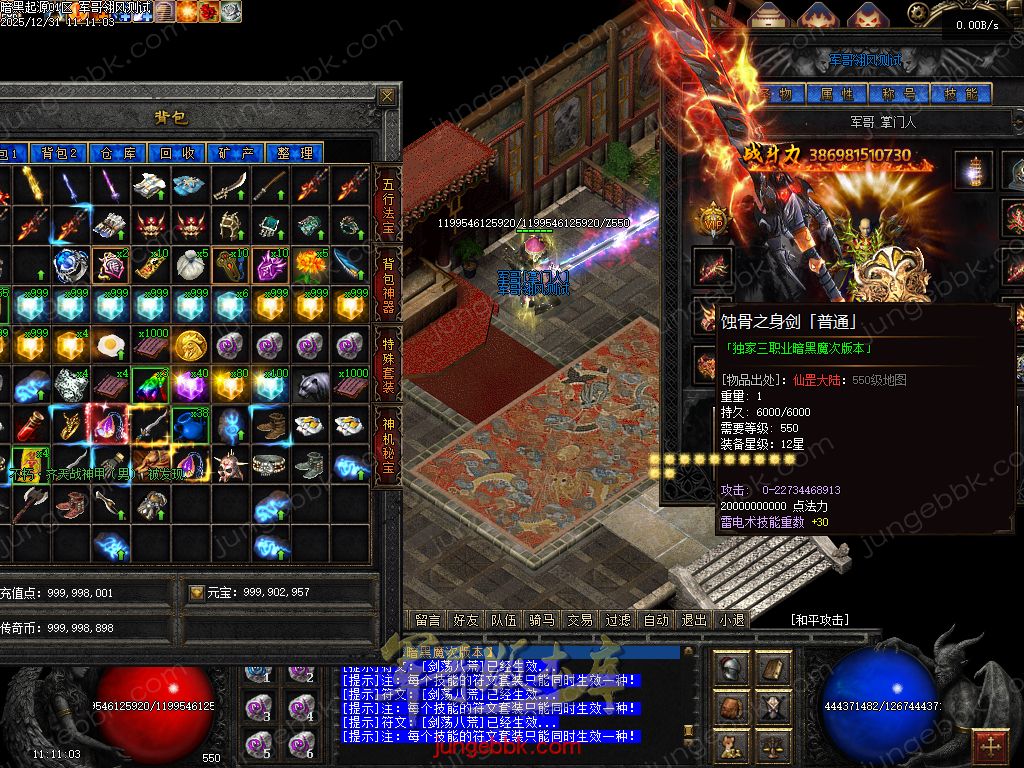The height and width of the screenshot is (768, 1024).
Task: Click the 好友 friends button
Action: point(466,620)
